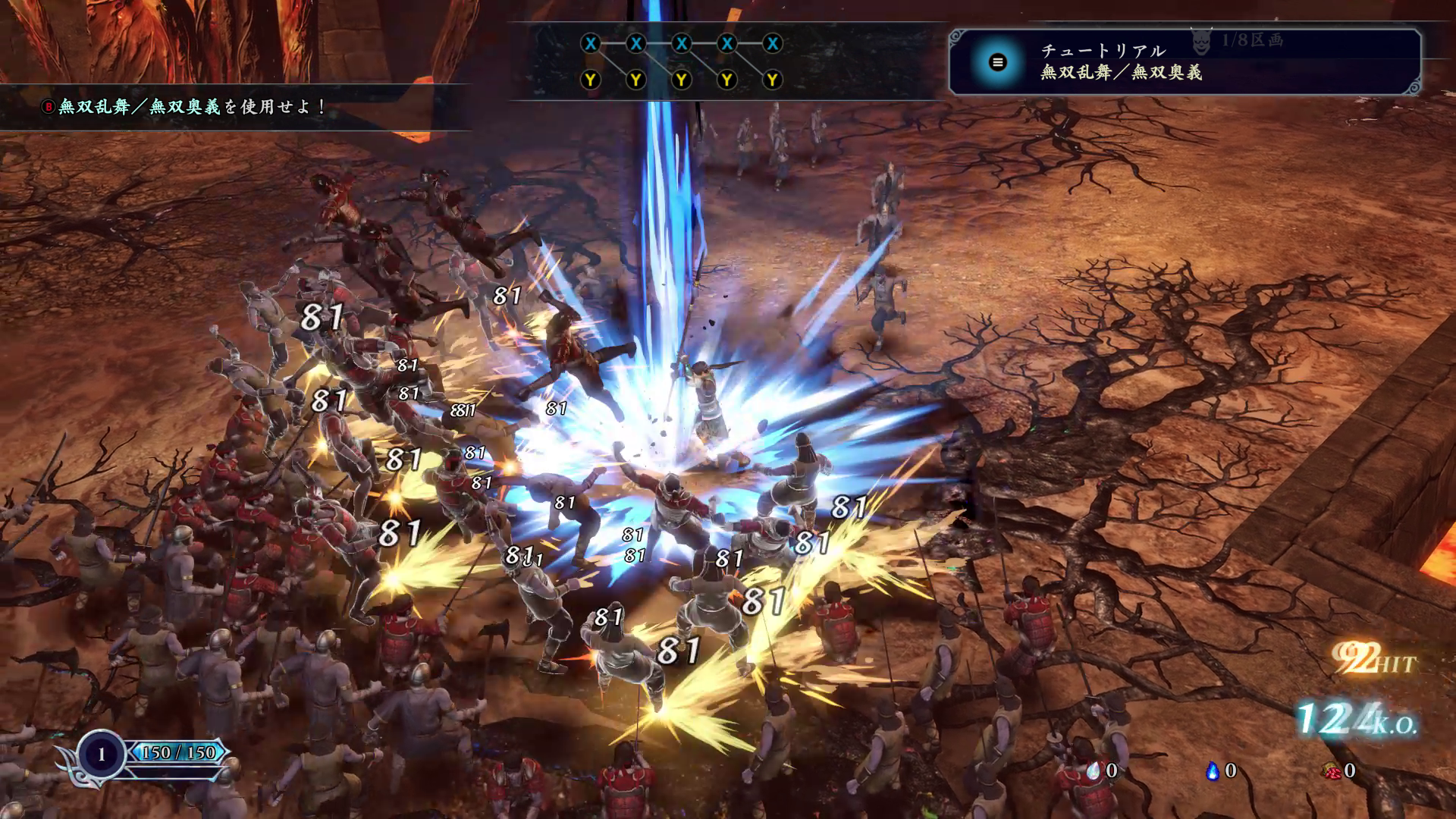Open the チュートリアル tutorial panel
Image resolution: width=1456 pixels, height=819 pixels.
1183,61
